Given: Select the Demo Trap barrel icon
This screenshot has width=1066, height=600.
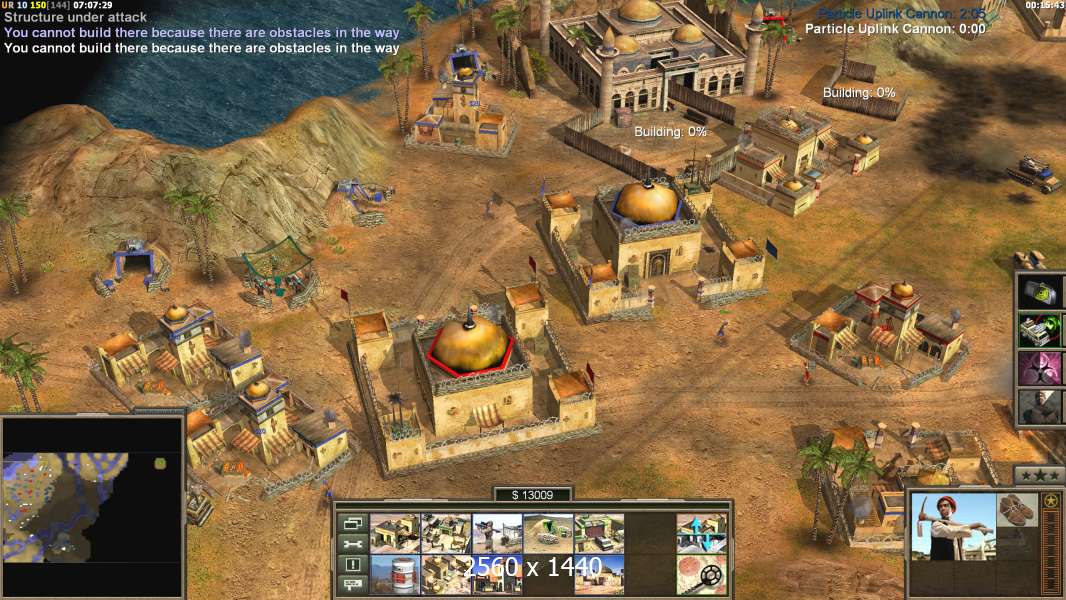Looking at the screenshot, I should (395, 574).
